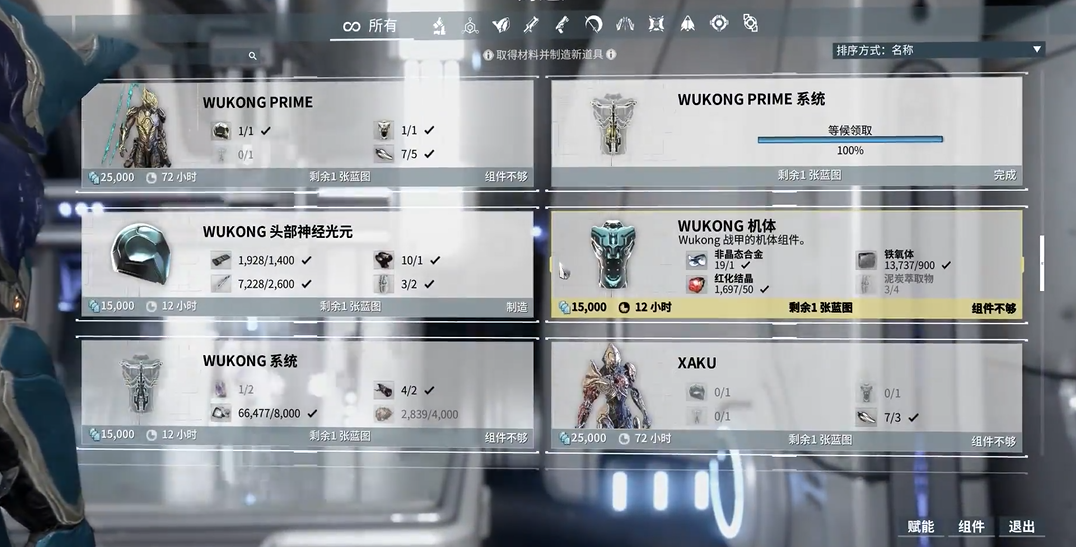Click the 赋能 button
Viewport: 1076px width, 547px height.
tap(920, 527)
